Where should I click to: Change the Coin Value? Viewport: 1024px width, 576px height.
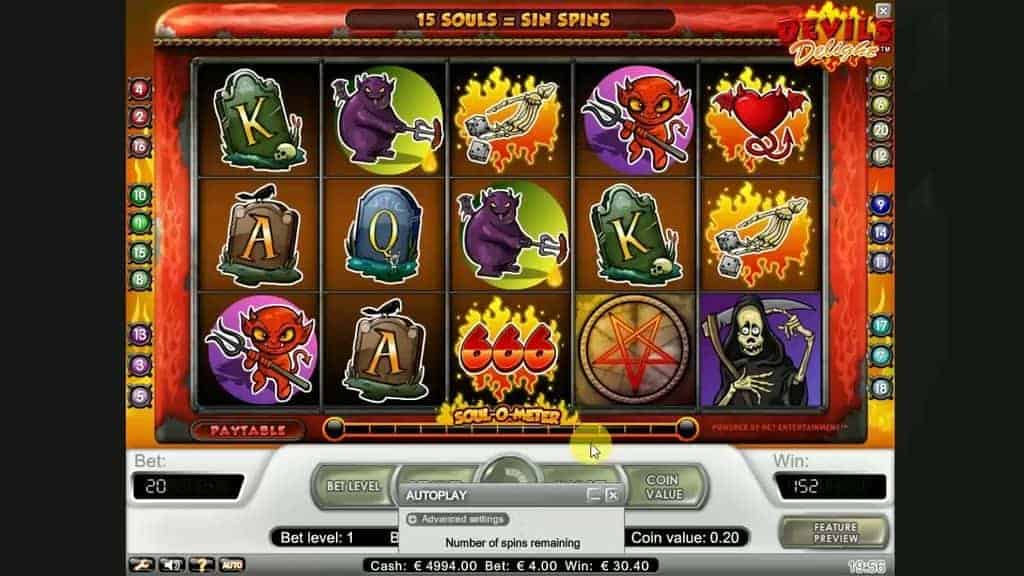click(x=663, y=487)
